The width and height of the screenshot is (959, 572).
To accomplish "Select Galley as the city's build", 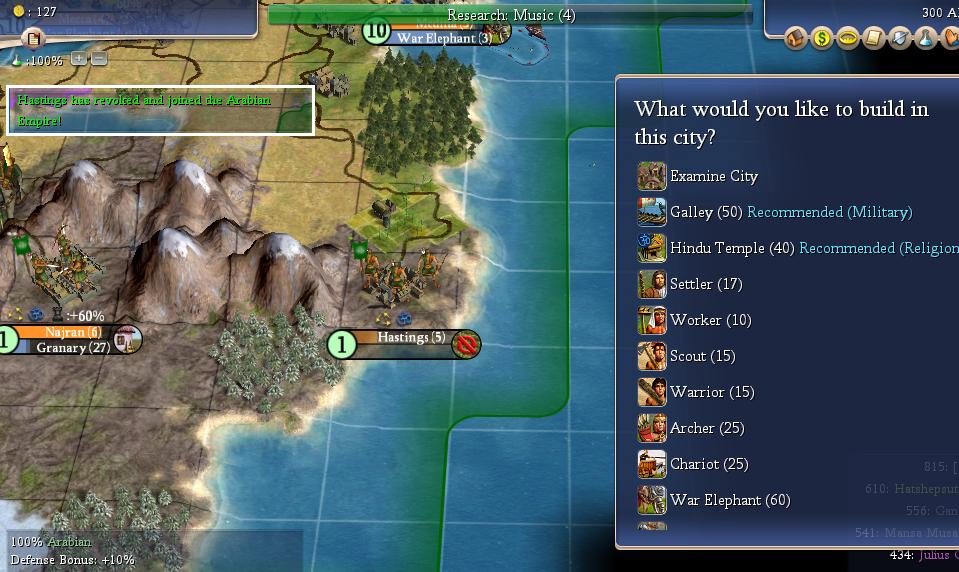I will [690, 212].
